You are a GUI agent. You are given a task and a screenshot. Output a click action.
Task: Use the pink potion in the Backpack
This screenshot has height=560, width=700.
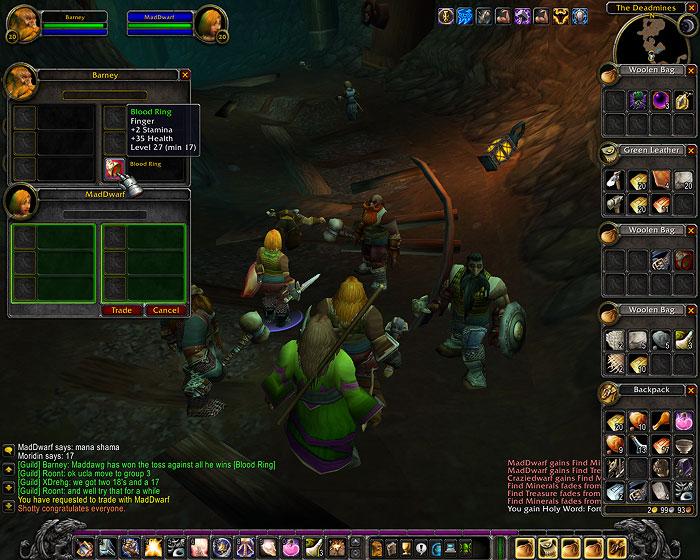click(x=683, y=420)
